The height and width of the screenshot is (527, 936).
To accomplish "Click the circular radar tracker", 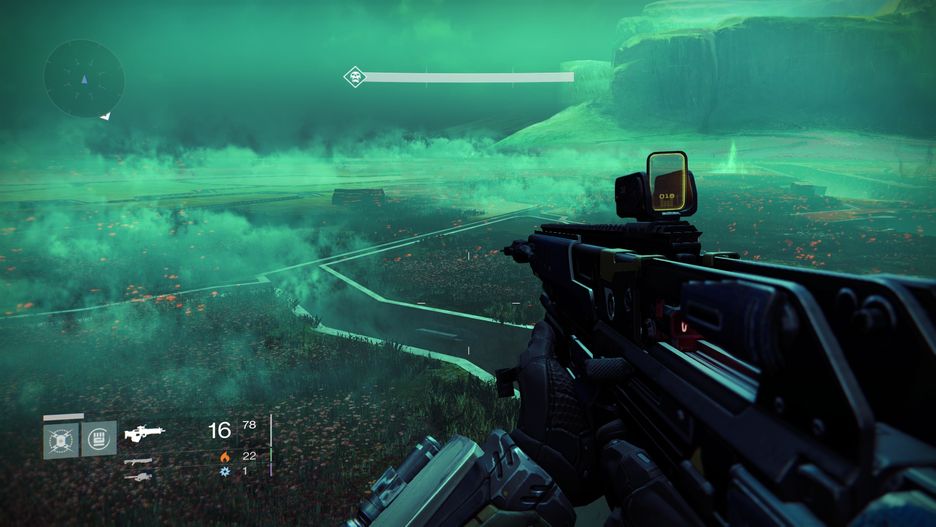I will pyautogui.click(x=84, y=78).
